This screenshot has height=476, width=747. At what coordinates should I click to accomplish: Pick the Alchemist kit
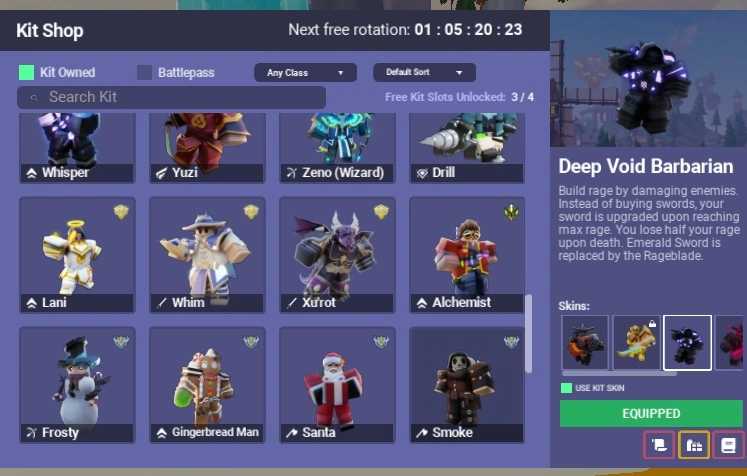coord(467,255)
